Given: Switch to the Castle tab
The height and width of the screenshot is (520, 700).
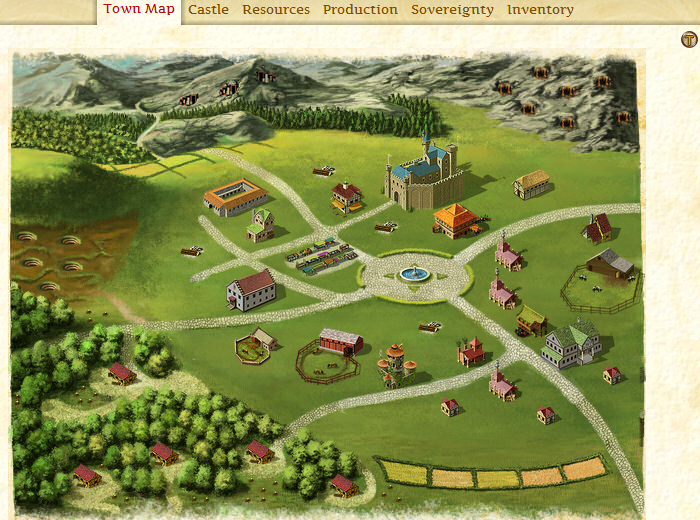Looking at the screenshot, I should pyautogui.click(x=208, y=10).
